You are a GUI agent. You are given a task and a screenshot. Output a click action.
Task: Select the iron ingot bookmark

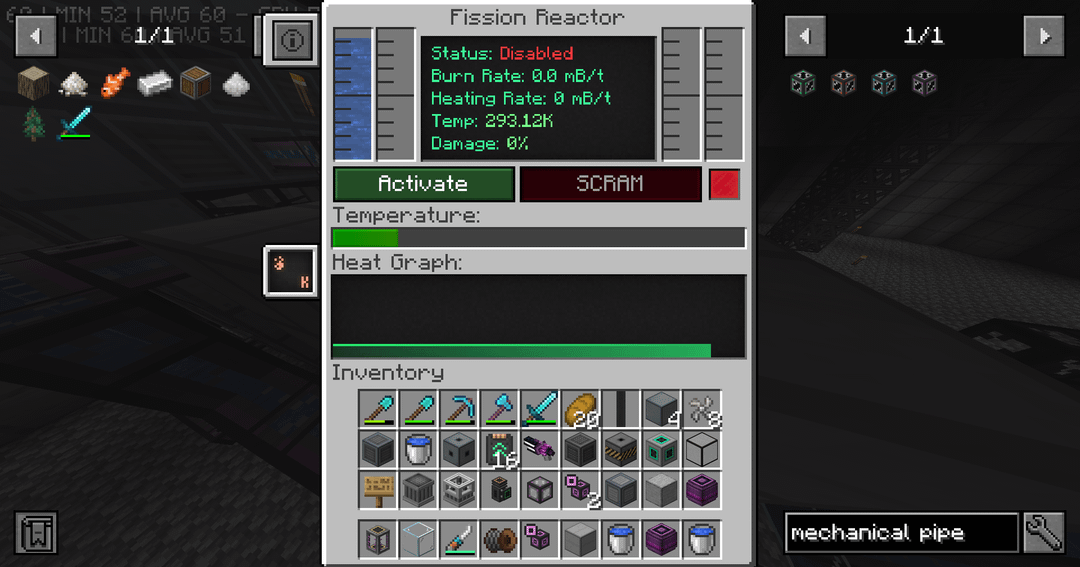[x=154, y=82]
